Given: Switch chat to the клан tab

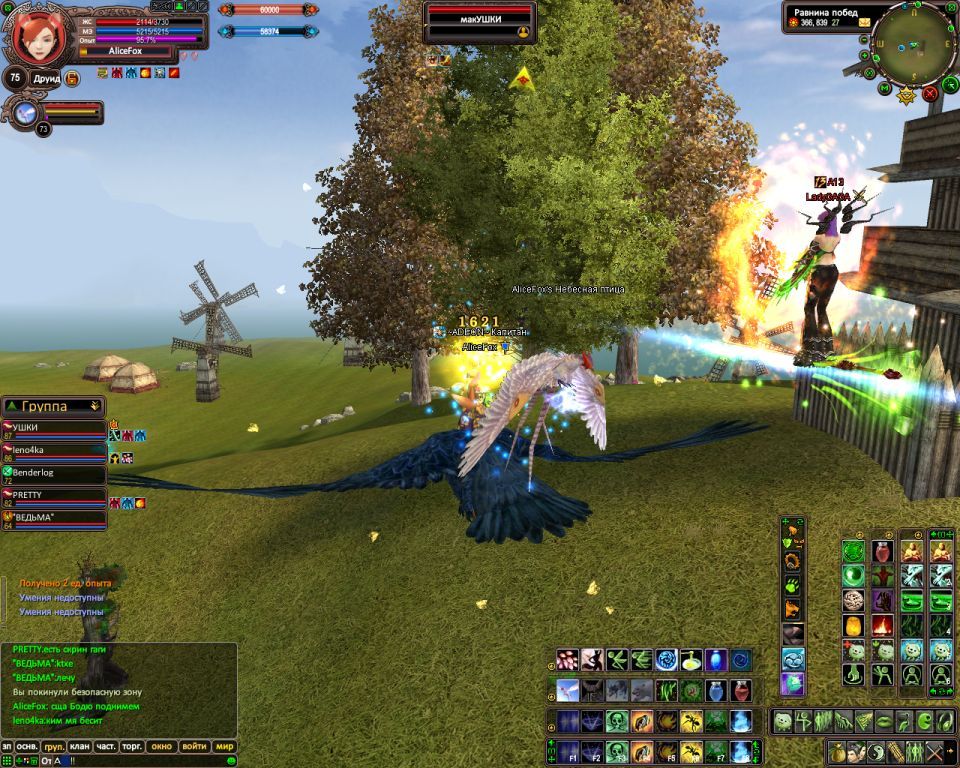Looking at the screenshot, I should pyautogui.click(x=79, y=746).
